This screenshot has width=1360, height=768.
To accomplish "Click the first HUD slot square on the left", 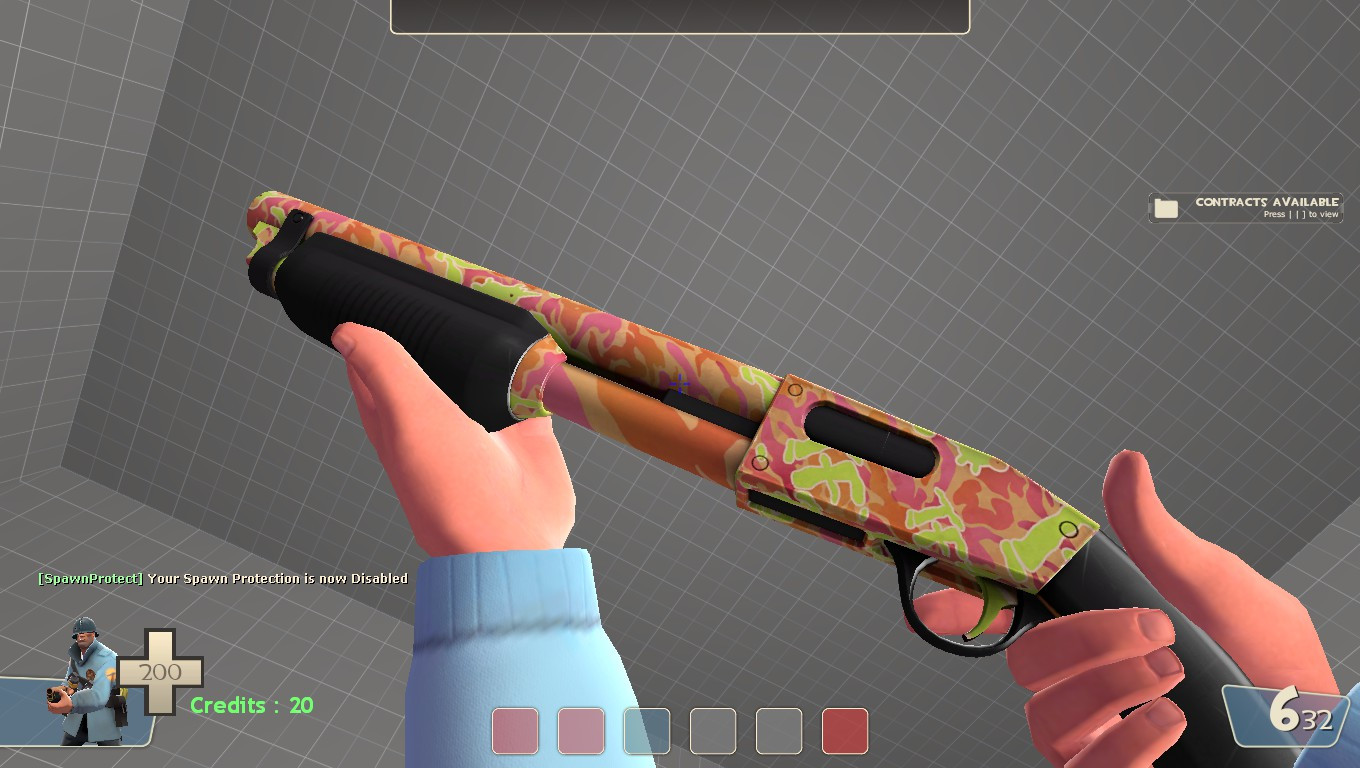I will click(514, 731).
